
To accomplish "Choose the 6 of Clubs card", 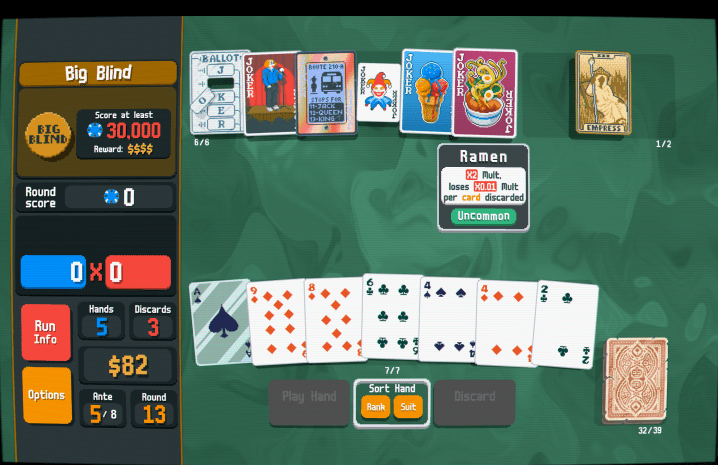I will click(x=389, y=316).
